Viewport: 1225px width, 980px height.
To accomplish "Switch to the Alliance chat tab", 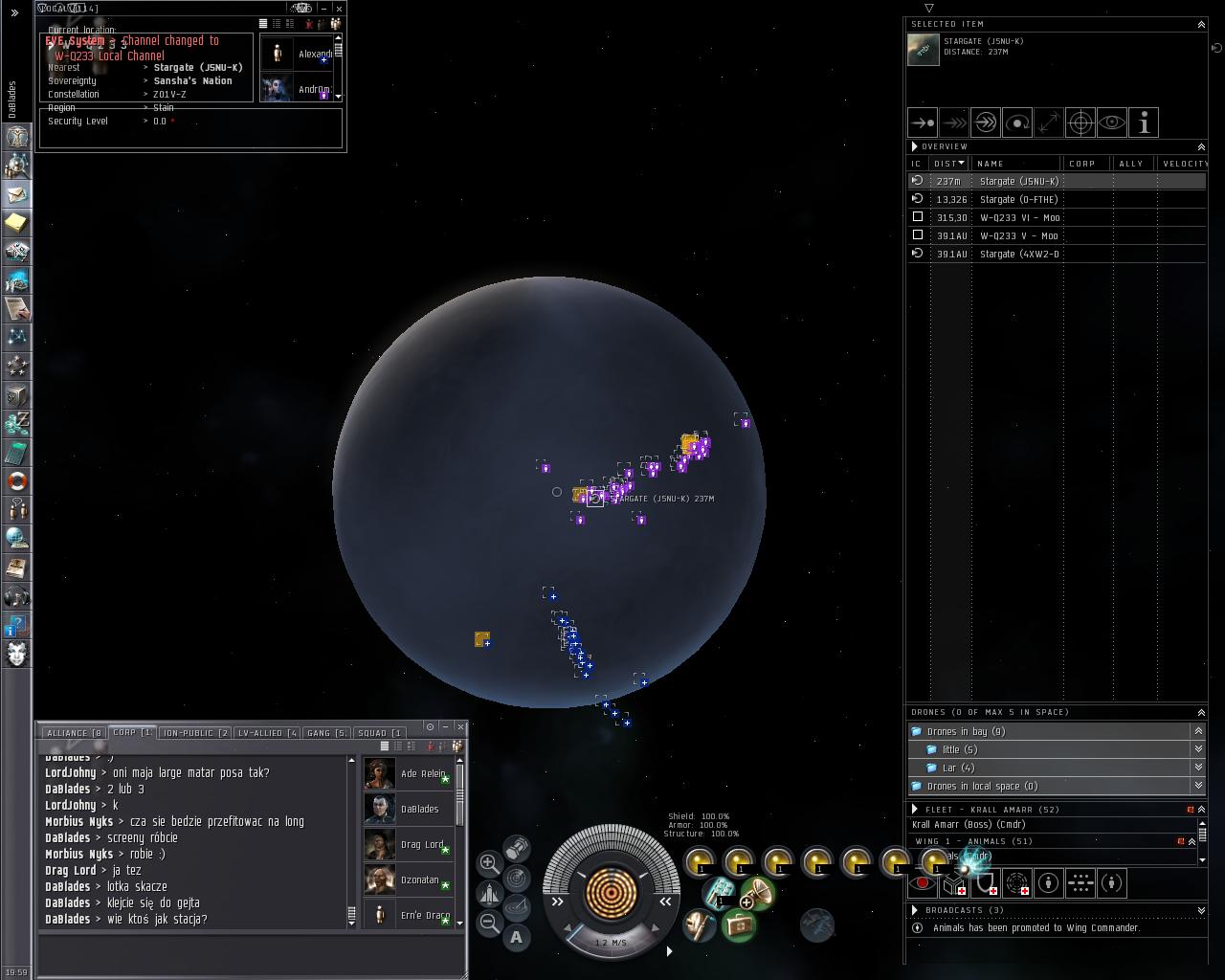I will [x=72, y=733].
